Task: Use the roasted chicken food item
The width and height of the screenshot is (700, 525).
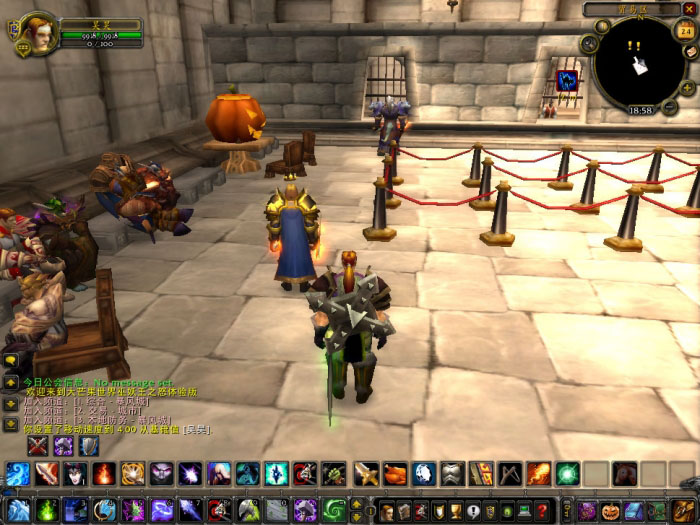Action: (396, 474)
